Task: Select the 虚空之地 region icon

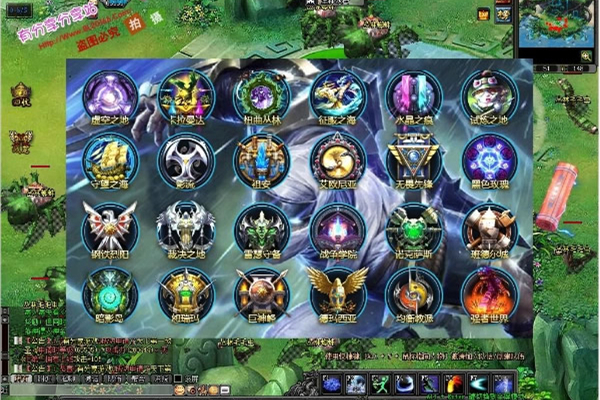Action: coord(110,96)
